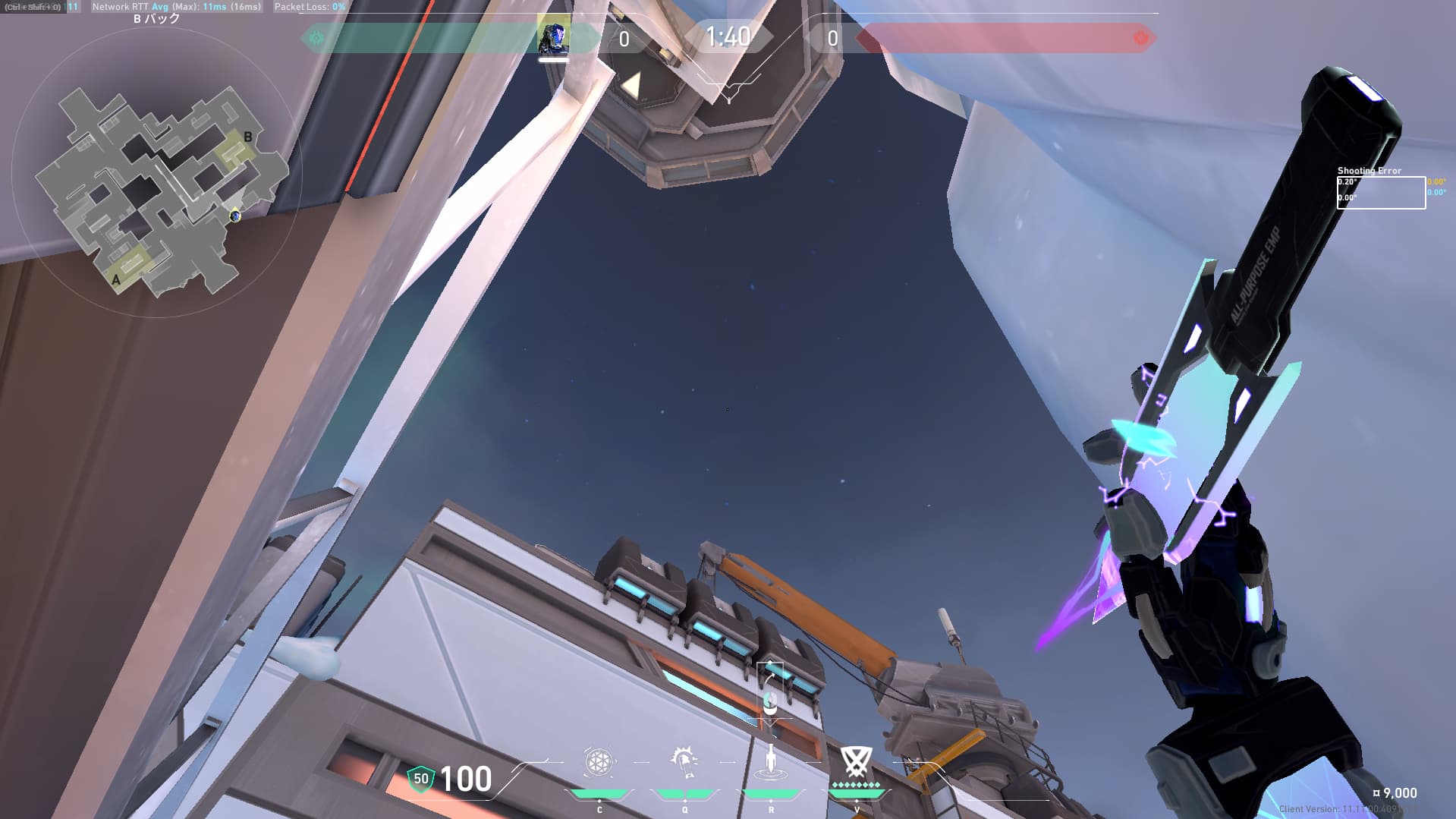Click the Shooting Error graph box
Screen dimensions: 1456x819
[1380, 193]
